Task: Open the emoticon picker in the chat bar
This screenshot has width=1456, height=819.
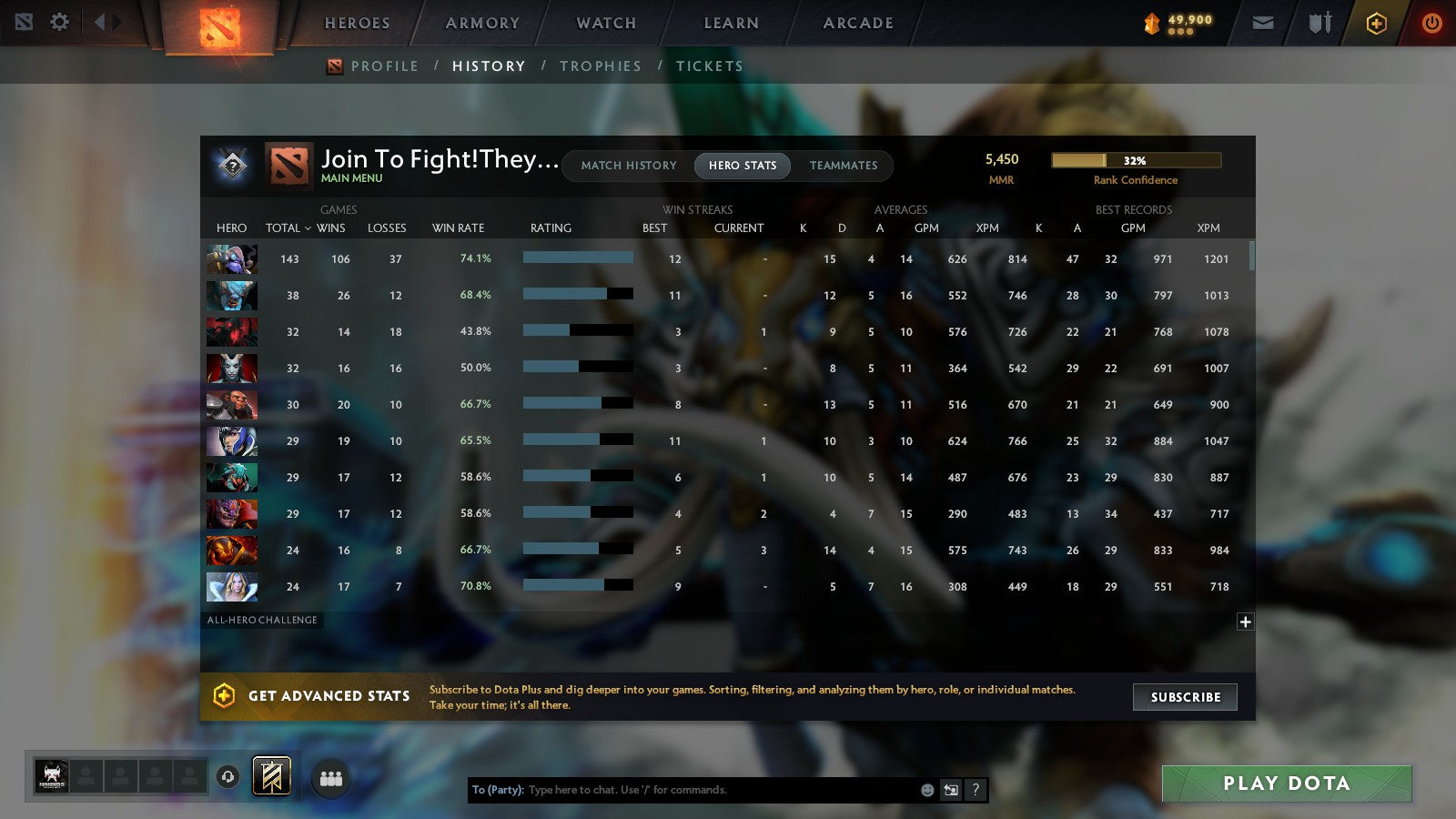Action: (x=925, y=790)
